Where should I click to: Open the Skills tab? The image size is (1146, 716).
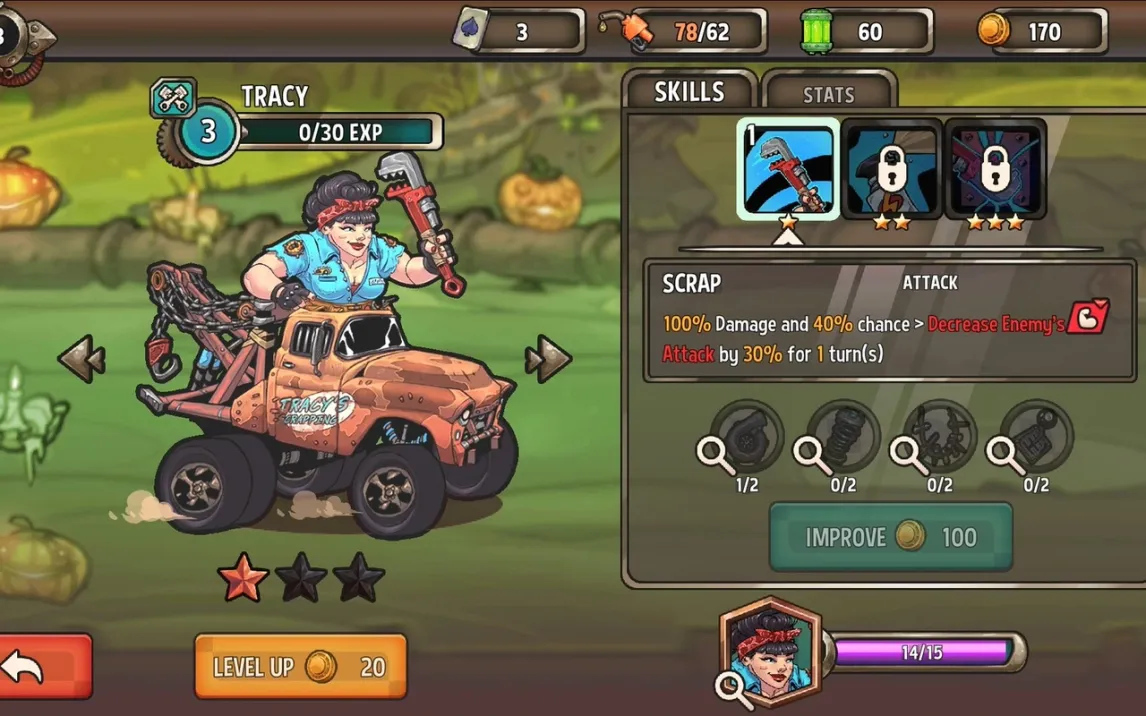(689, 92)
